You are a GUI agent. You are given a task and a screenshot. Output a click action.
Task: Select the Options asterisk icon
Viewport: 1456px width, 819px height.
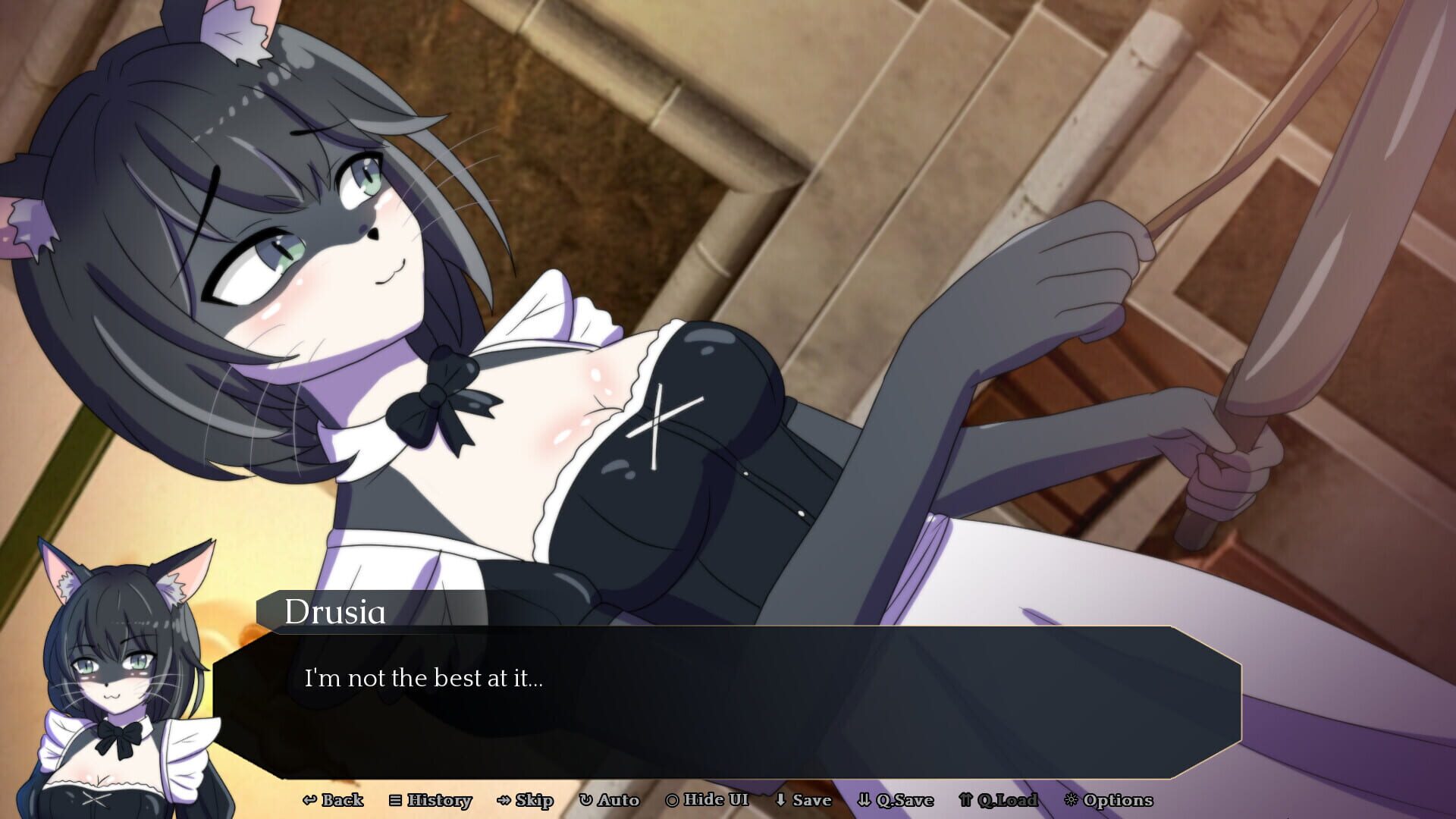pos(1074,800)
